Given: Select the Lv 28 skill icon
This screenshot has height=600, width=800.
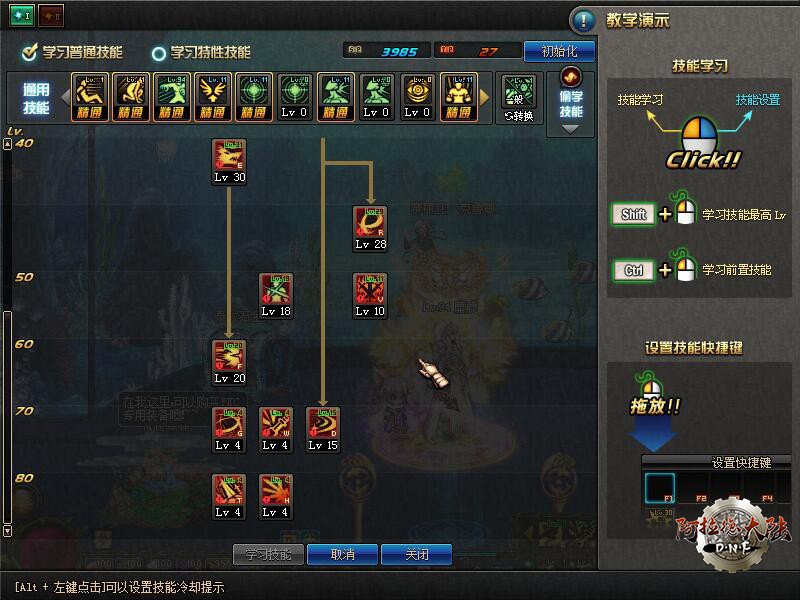Looking at the screenshot, I should point(370,223).
